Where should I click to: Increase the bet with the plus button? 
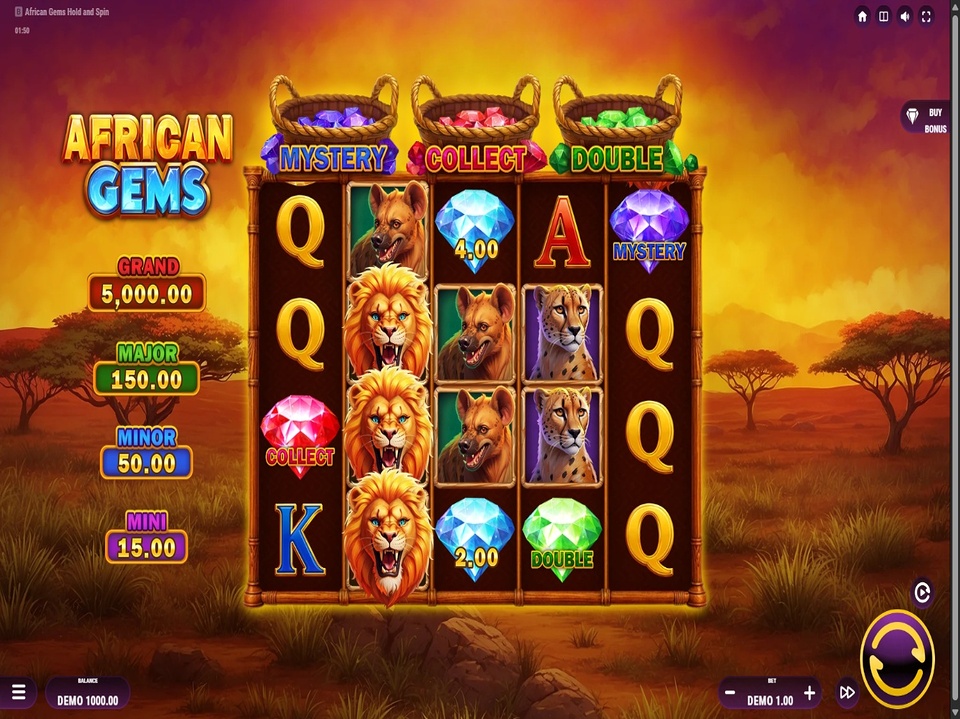[810, 692]
